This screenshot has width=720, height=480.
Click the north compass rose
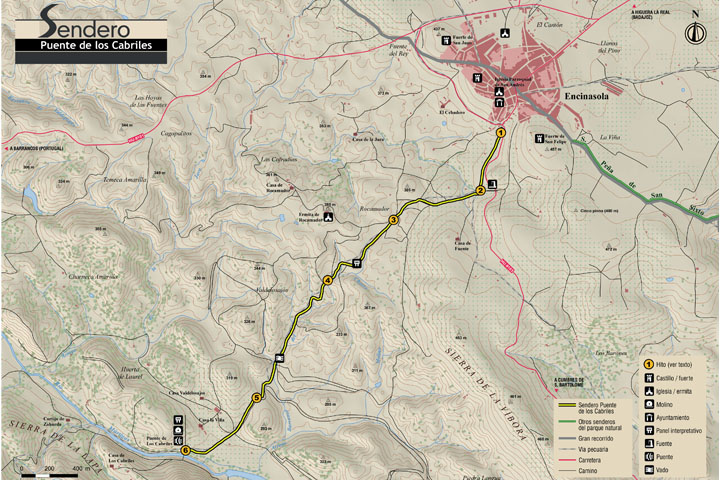694,30
